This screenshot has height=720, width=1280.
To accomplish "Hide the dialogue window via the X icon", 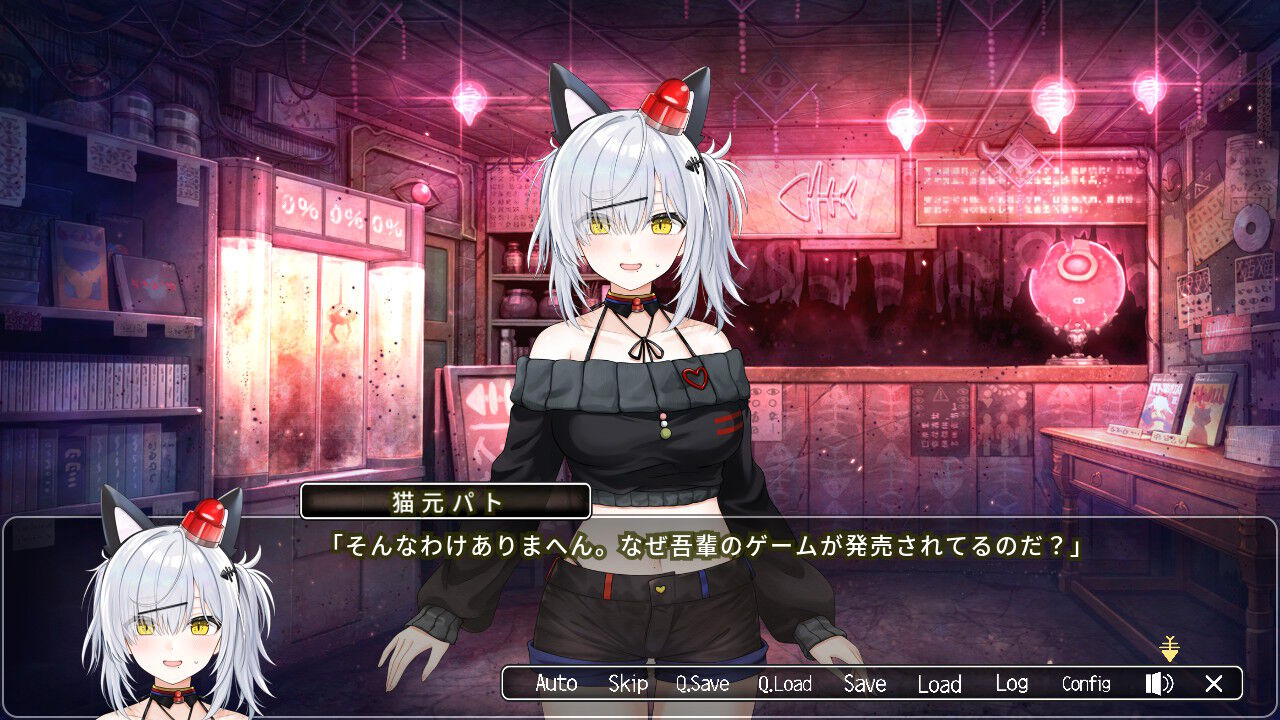I will click(1213, 684).
